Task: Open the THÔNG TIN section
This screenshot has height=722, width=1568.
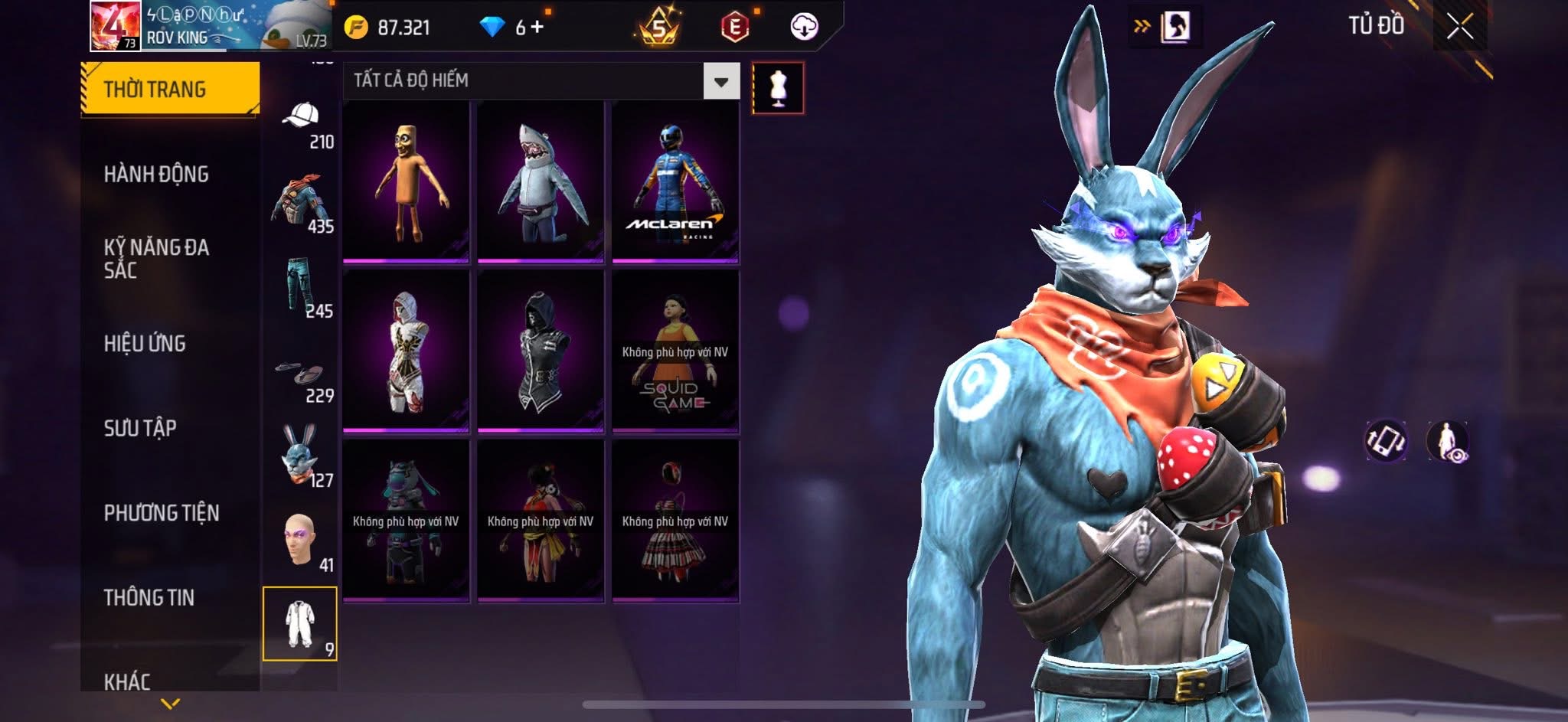Action: point(149,597)
